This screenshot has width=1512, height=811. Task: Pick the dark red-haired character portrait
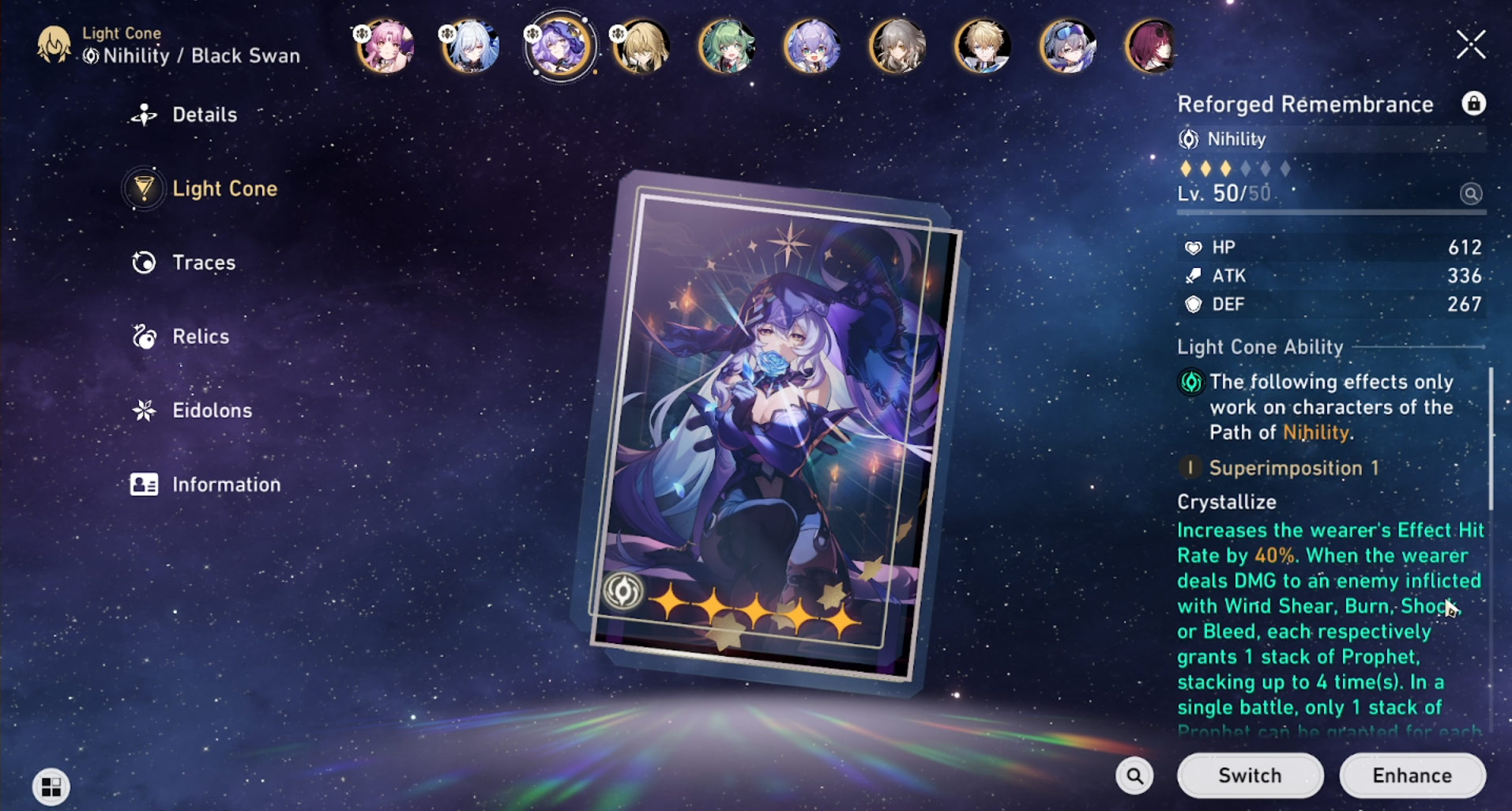pyautogui.click(x=1152, y=47)
